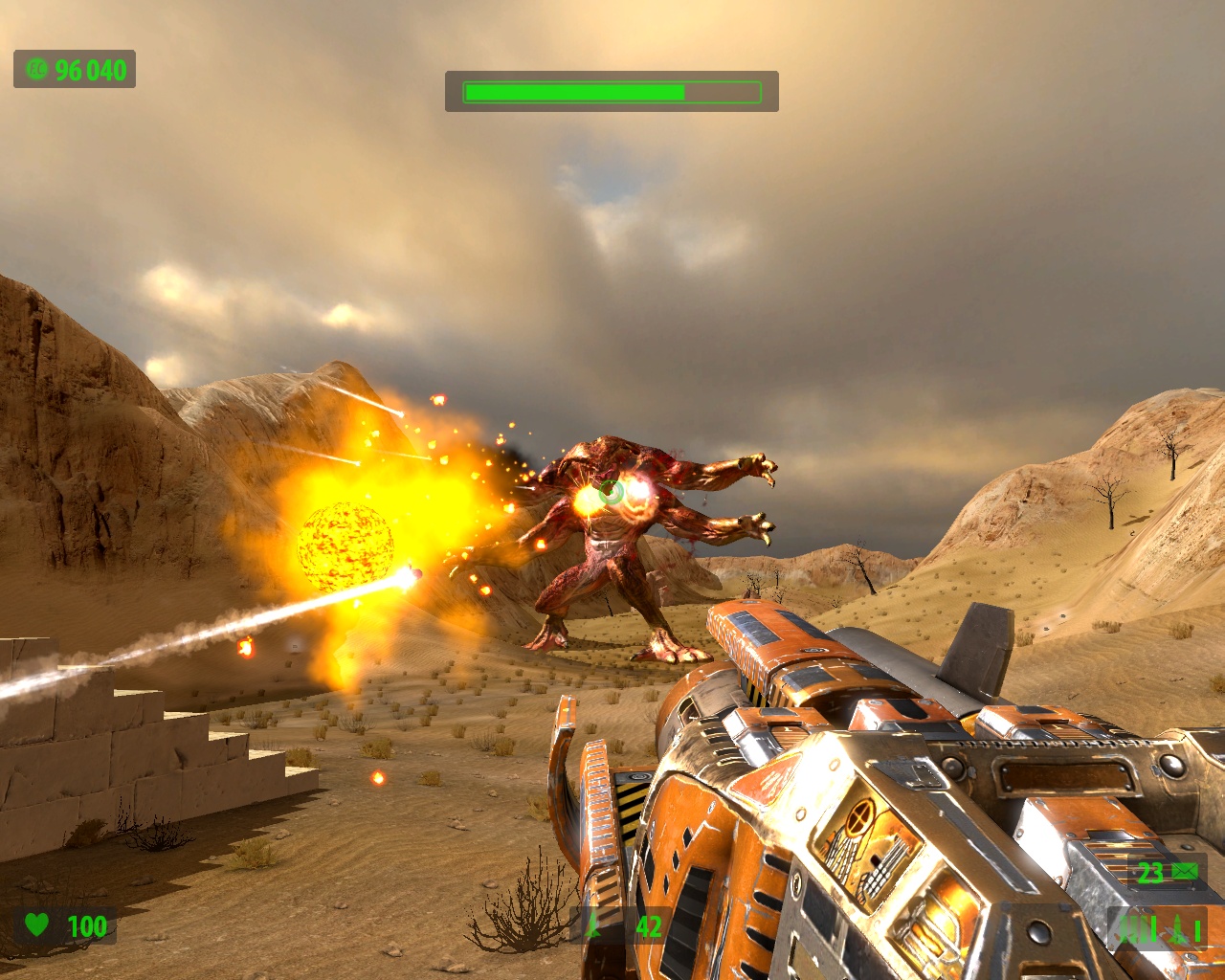Open the unread messages envelope icon

1185,871
